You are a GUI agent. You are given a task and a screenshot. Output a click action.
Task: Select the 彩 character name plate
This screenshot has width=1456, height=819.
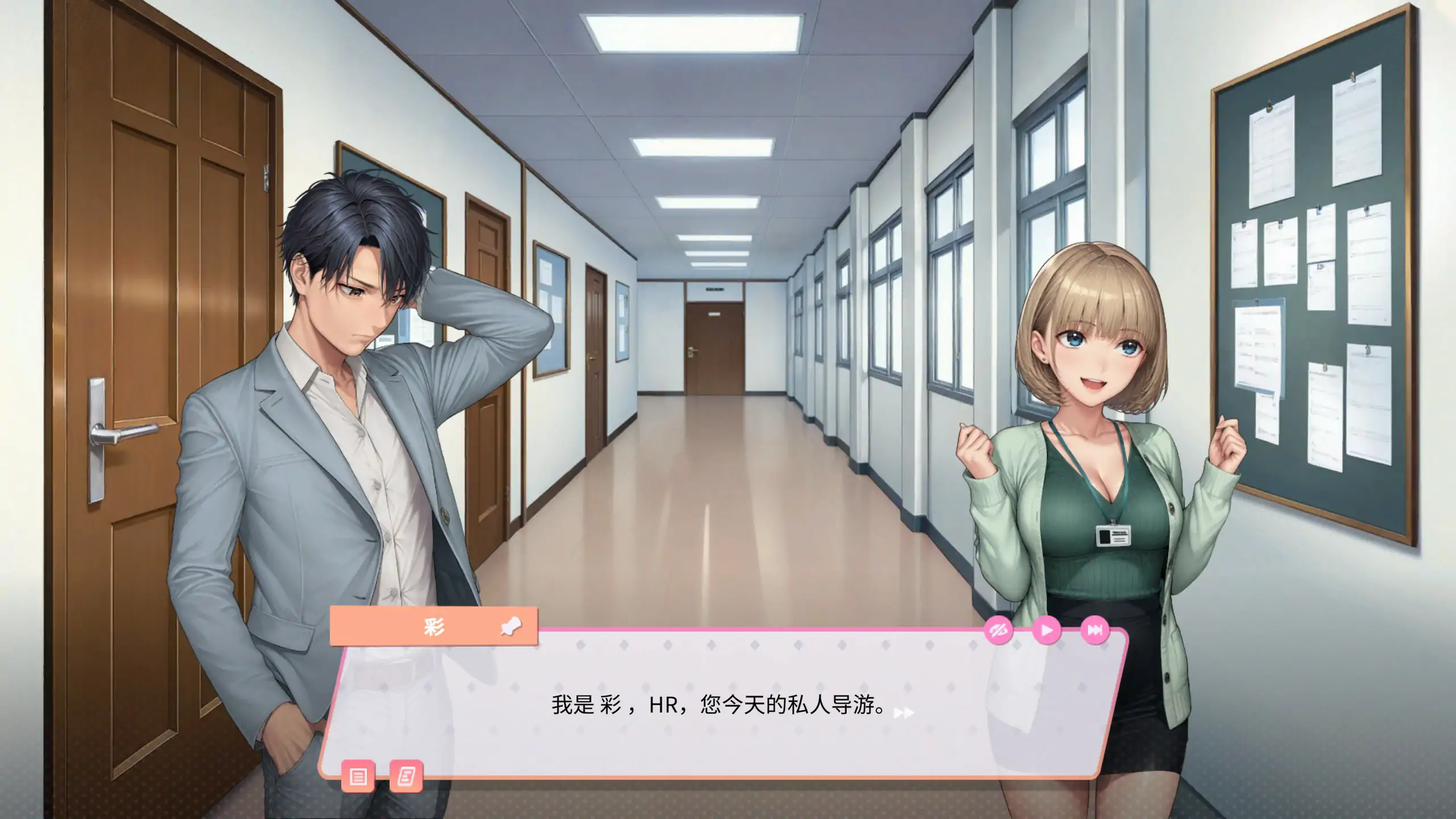[433, 626]
